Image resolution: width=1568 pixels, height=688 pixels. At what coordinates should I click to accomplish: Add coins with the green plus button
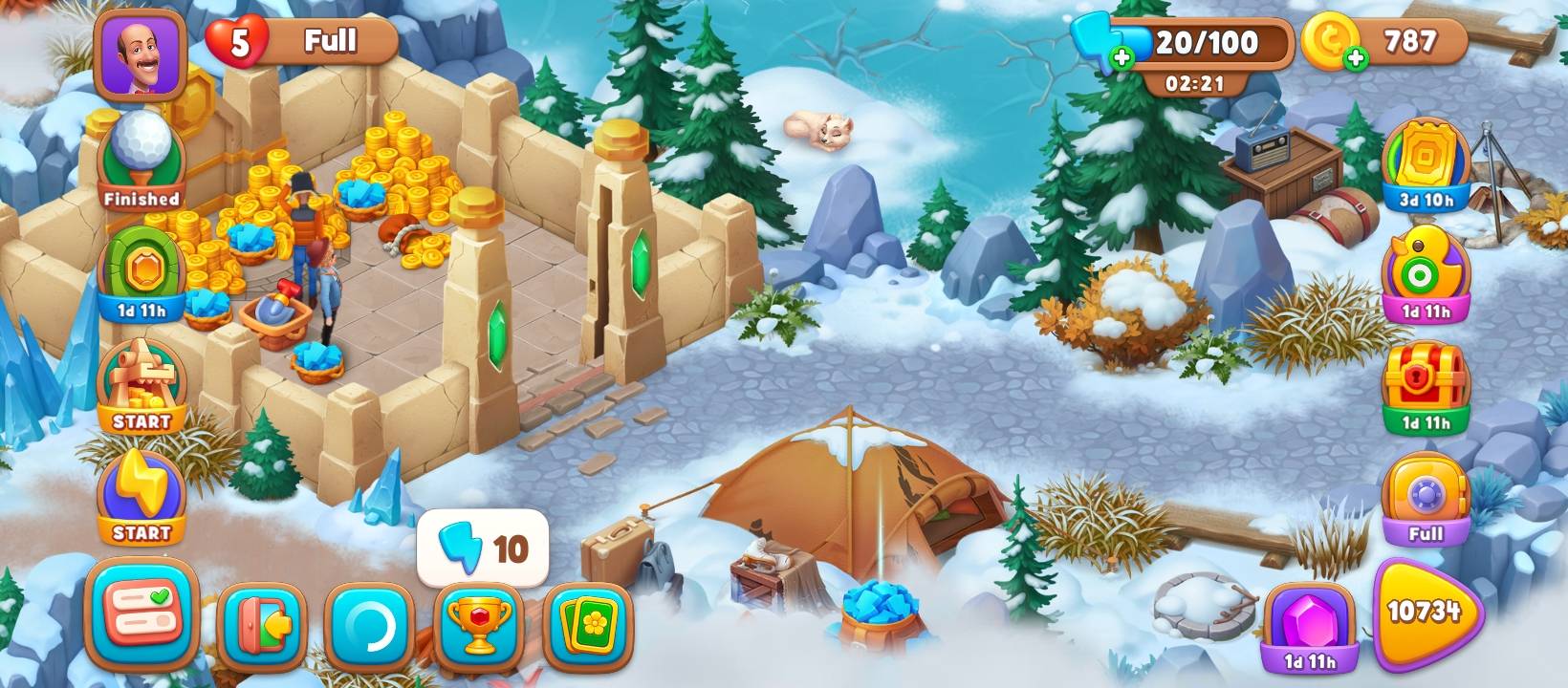(x=1355, y=59)
